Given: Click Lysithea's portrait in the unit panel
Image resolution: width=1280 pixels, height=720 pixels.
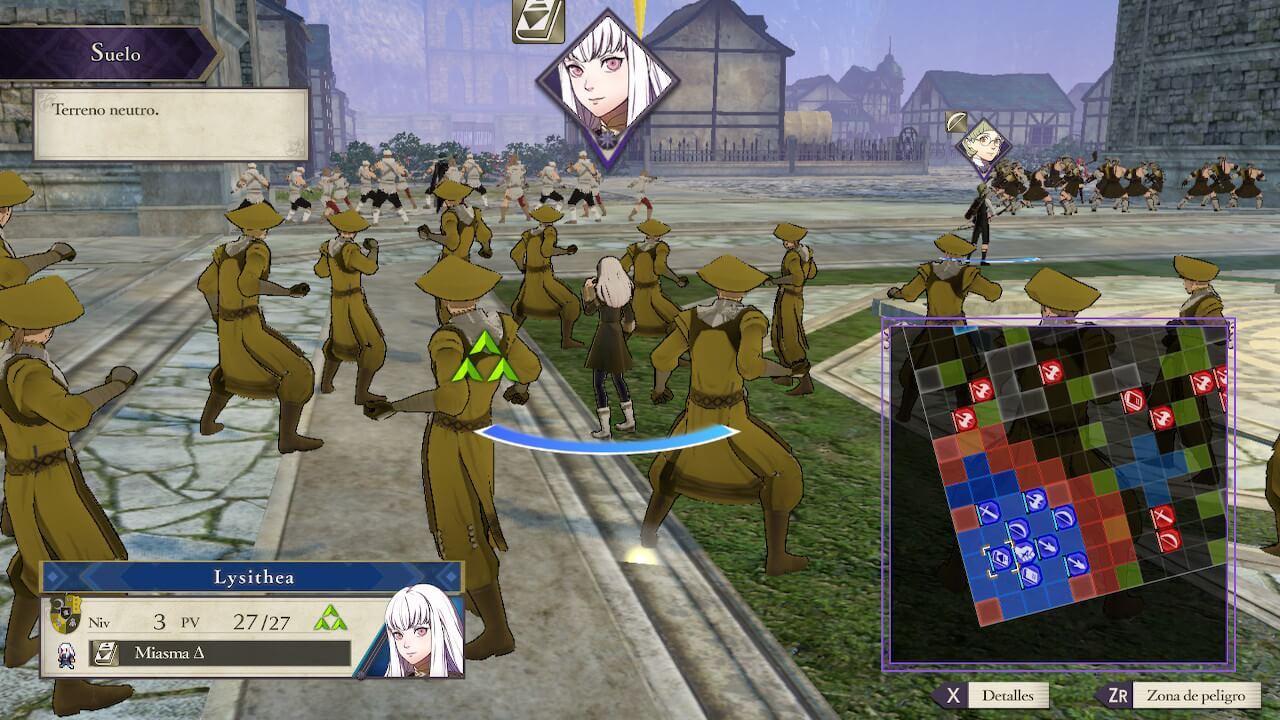Looking at the screenshot, I should (x=424, y=632).
